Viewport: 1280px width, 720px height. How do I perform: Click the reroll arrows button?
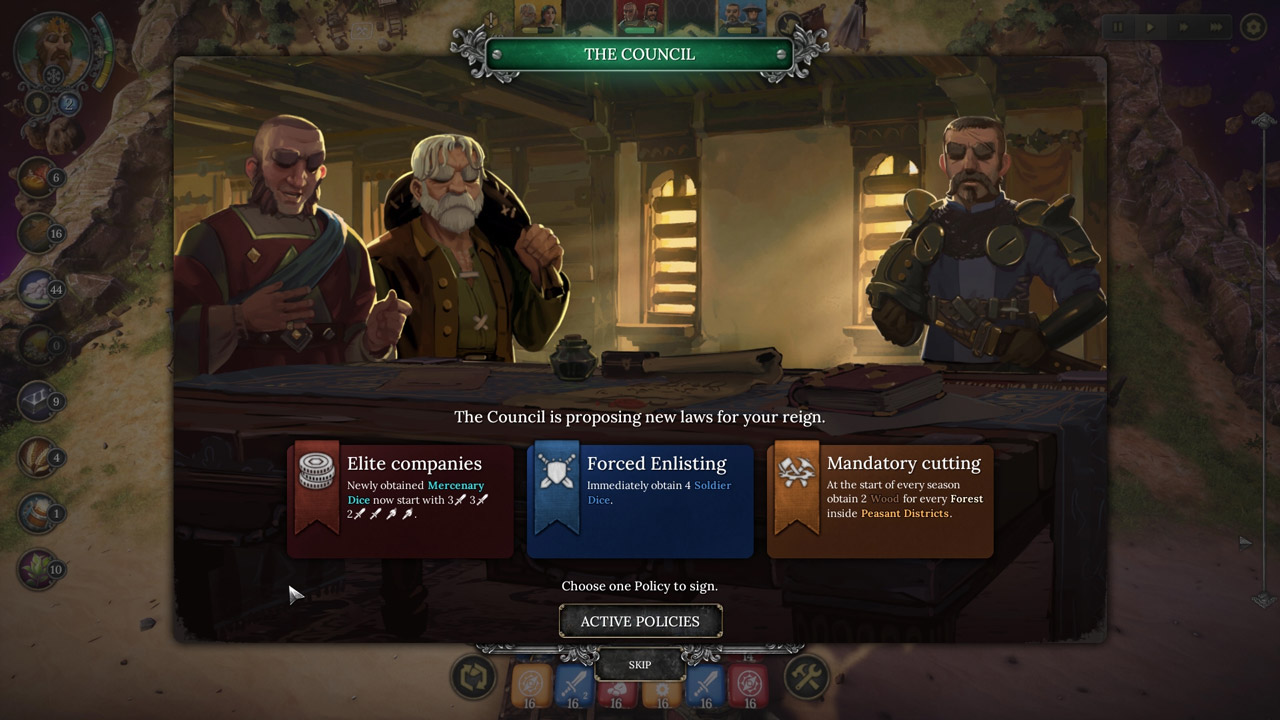click(474, 678)
